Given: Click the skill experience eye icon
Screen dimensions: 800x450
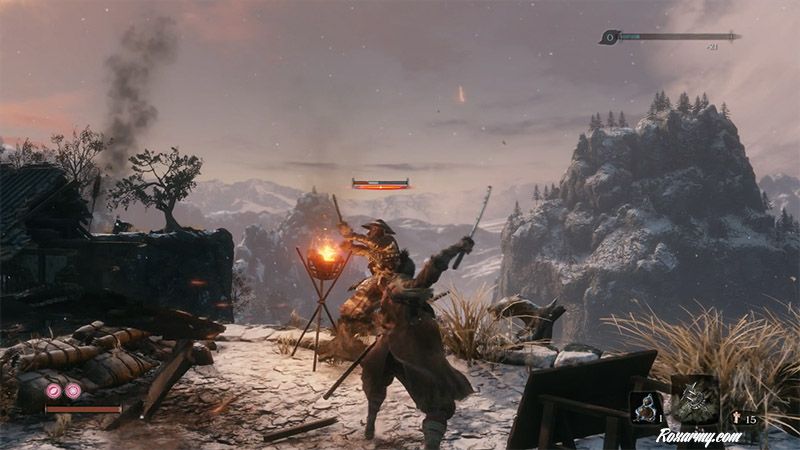Looking at the screenshot, I should (608, 37).
